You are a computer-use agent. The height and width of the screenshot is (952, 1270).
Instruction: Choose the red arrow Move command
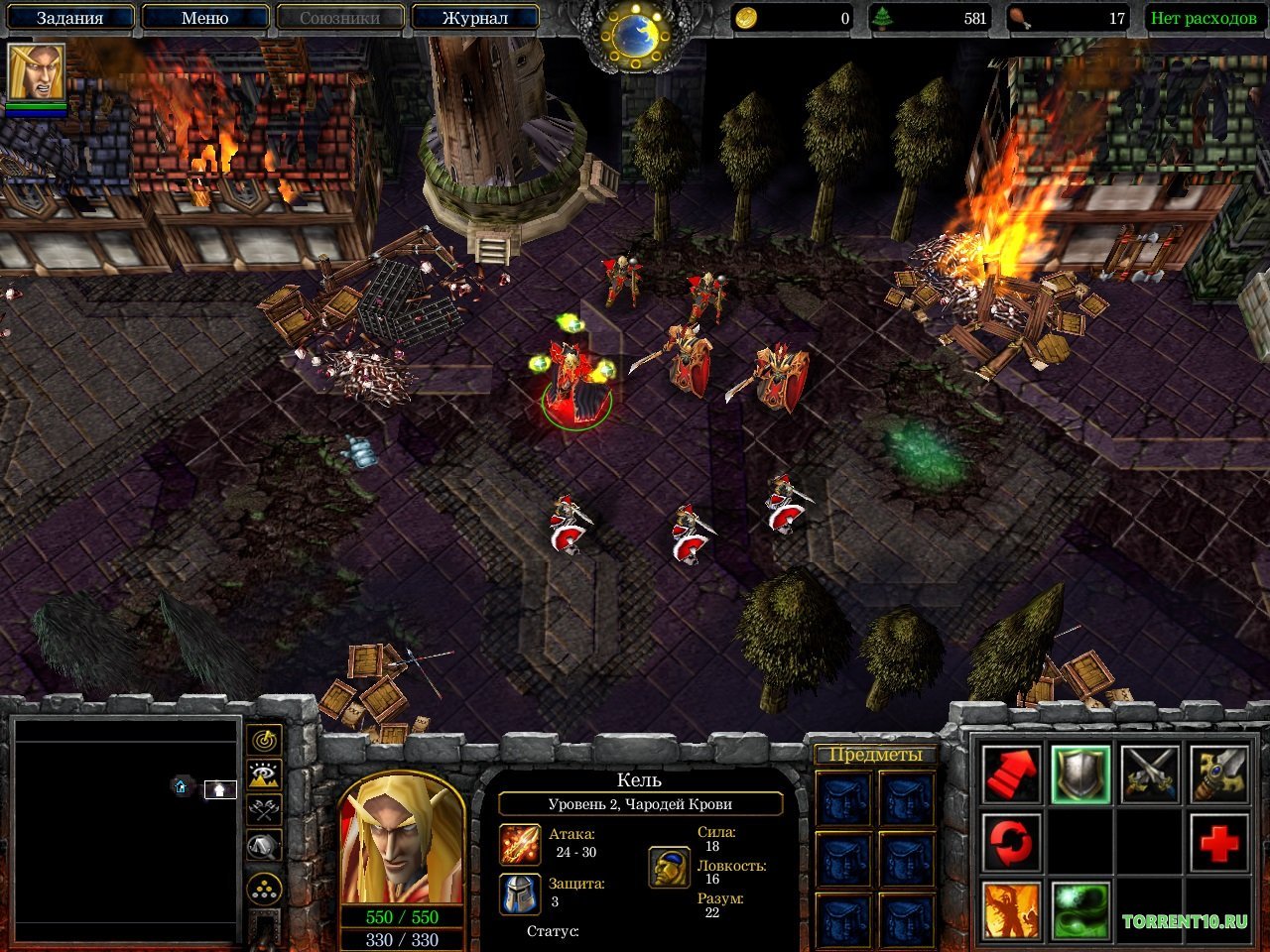[1011, 774]
